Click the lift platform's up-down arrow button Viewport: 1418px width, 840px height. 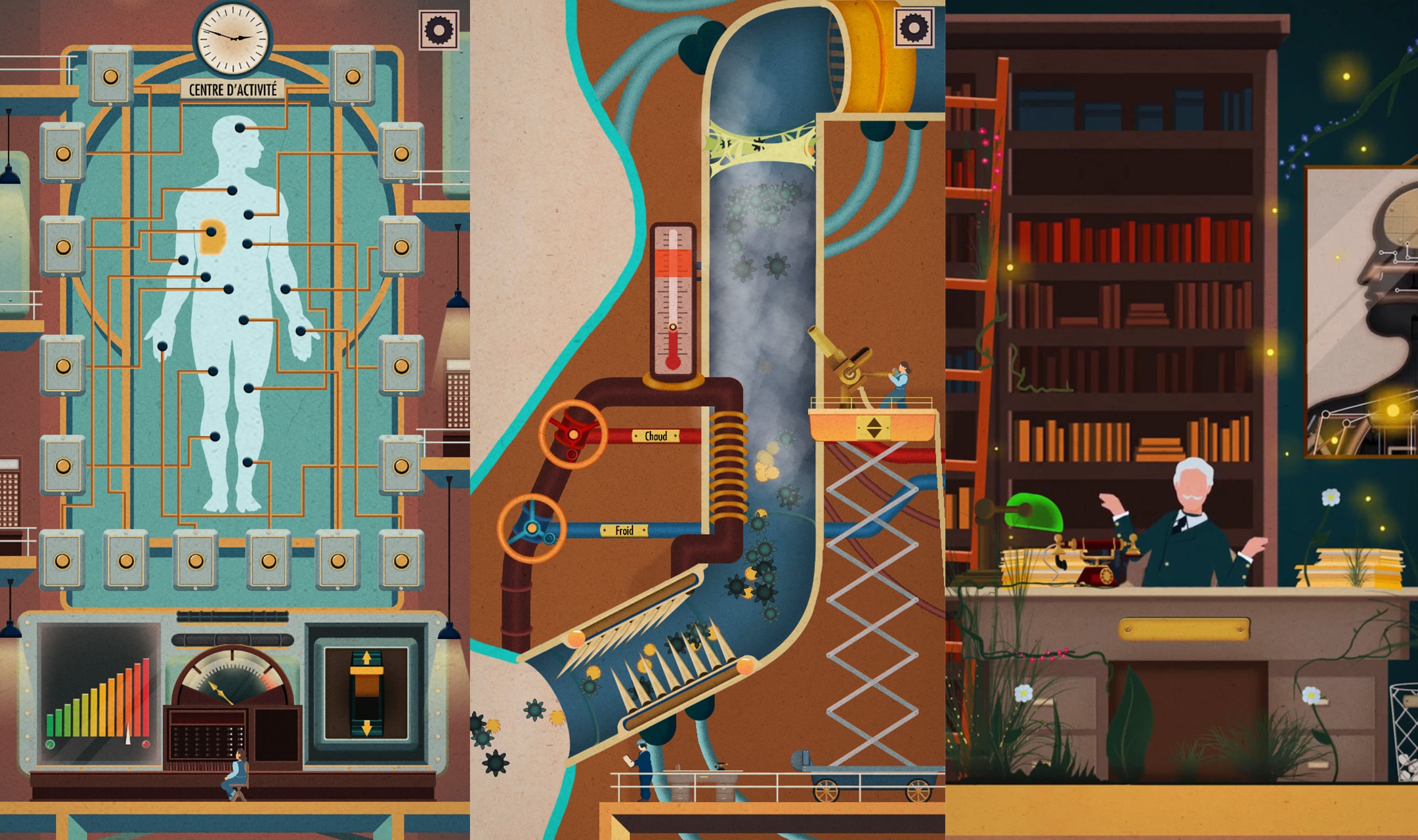point(874,428)
